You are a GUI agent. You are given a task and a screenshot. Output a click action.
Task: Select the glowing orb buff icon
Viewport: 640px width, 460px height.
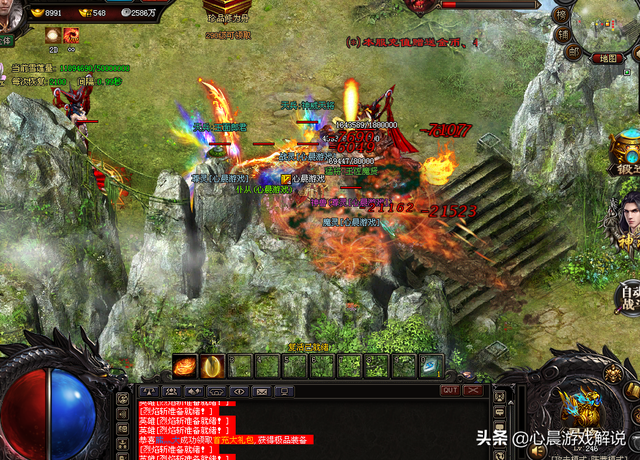(x=52, y=35)
